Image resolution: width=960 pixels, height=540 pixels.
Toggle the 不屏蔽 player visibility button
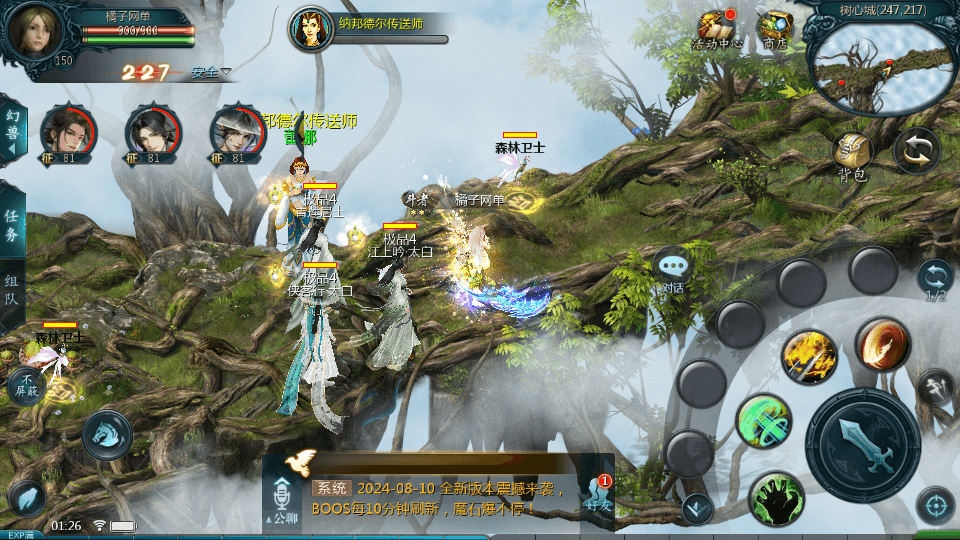pyautogui.click(x=27, y=384)
